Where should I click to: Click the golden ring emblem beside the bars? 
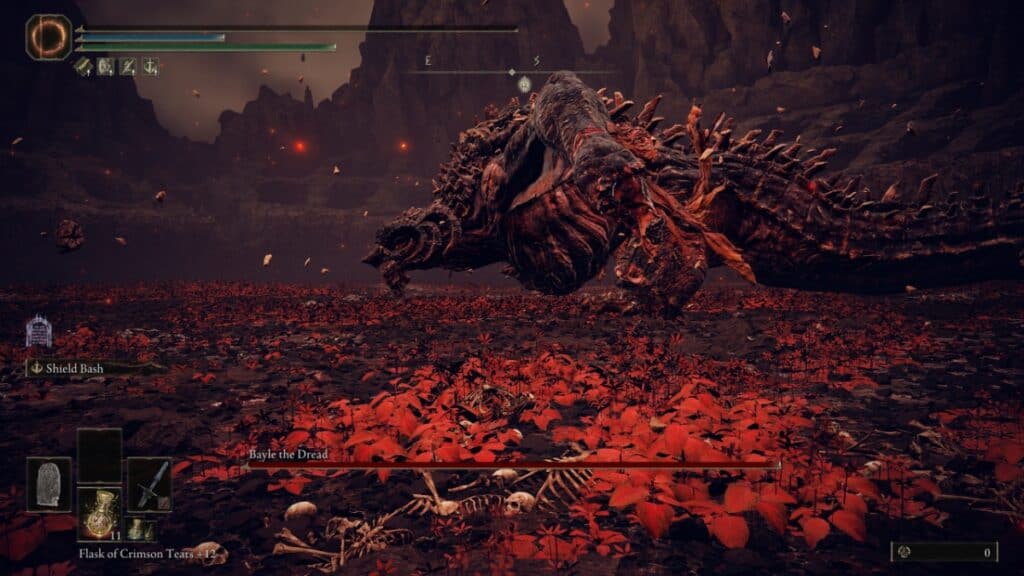[x=48, y=37]
